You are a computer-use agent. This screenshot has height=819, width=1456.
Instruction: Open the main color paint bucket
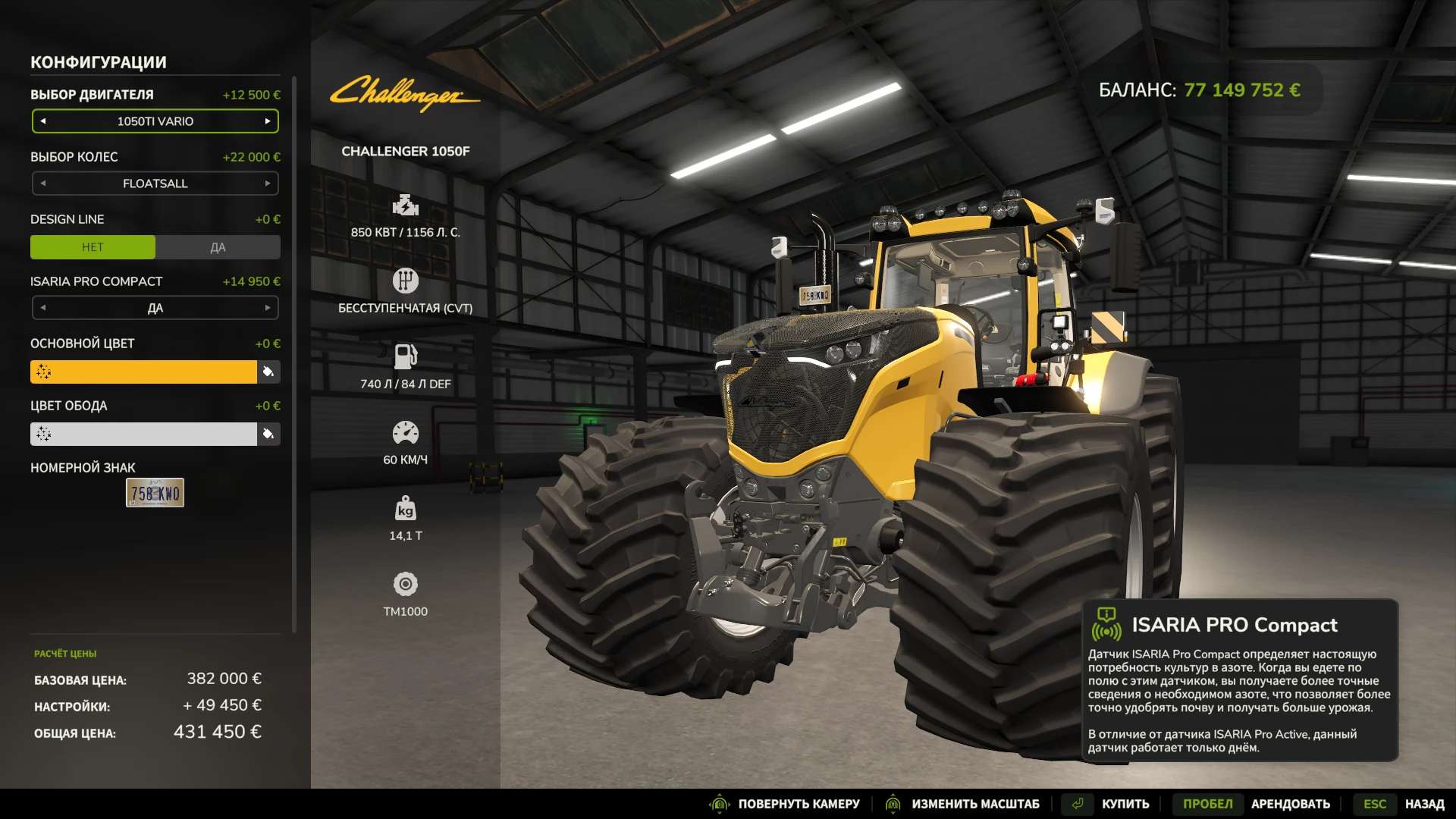point(268,372)
